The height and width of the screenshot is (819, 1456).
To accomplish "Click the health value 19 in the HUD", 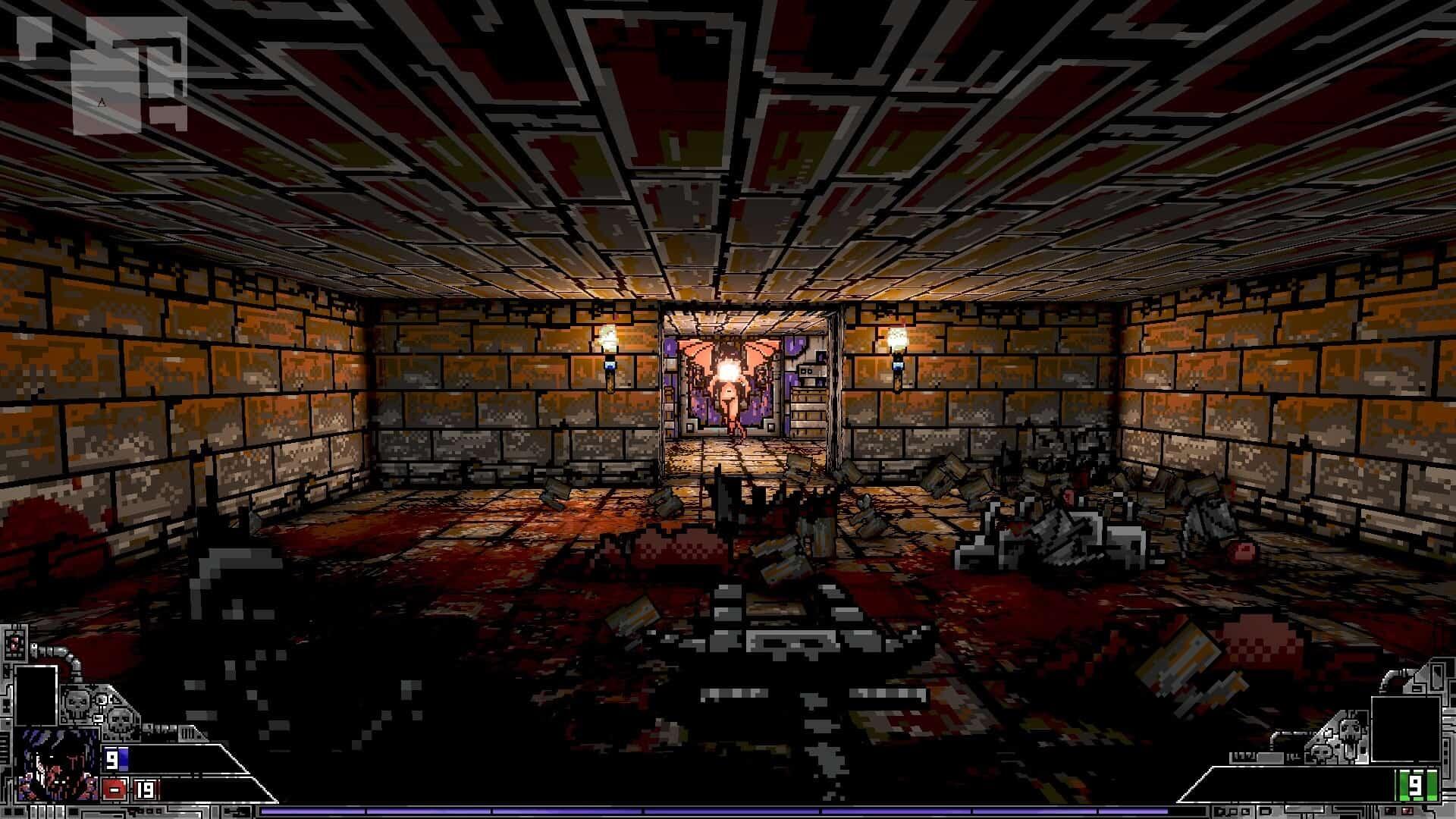I will (146, 790).
